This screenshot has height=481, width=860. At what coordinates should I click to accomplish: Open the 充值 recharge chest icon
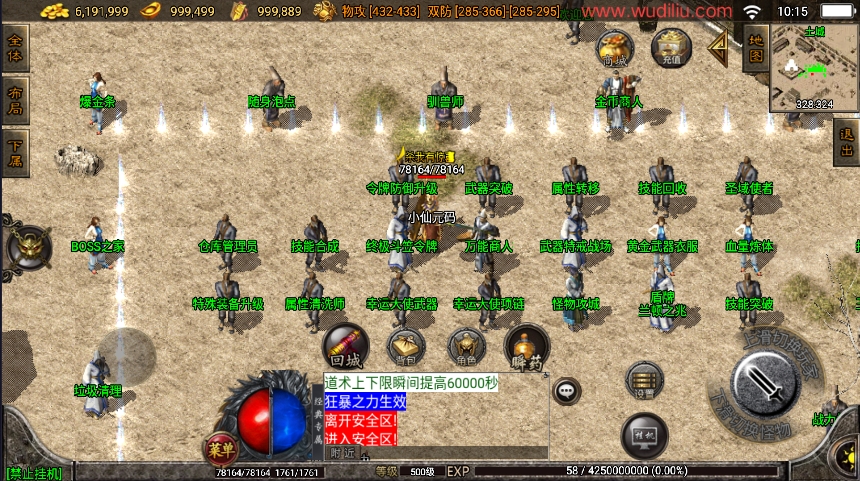click(671, 47)
